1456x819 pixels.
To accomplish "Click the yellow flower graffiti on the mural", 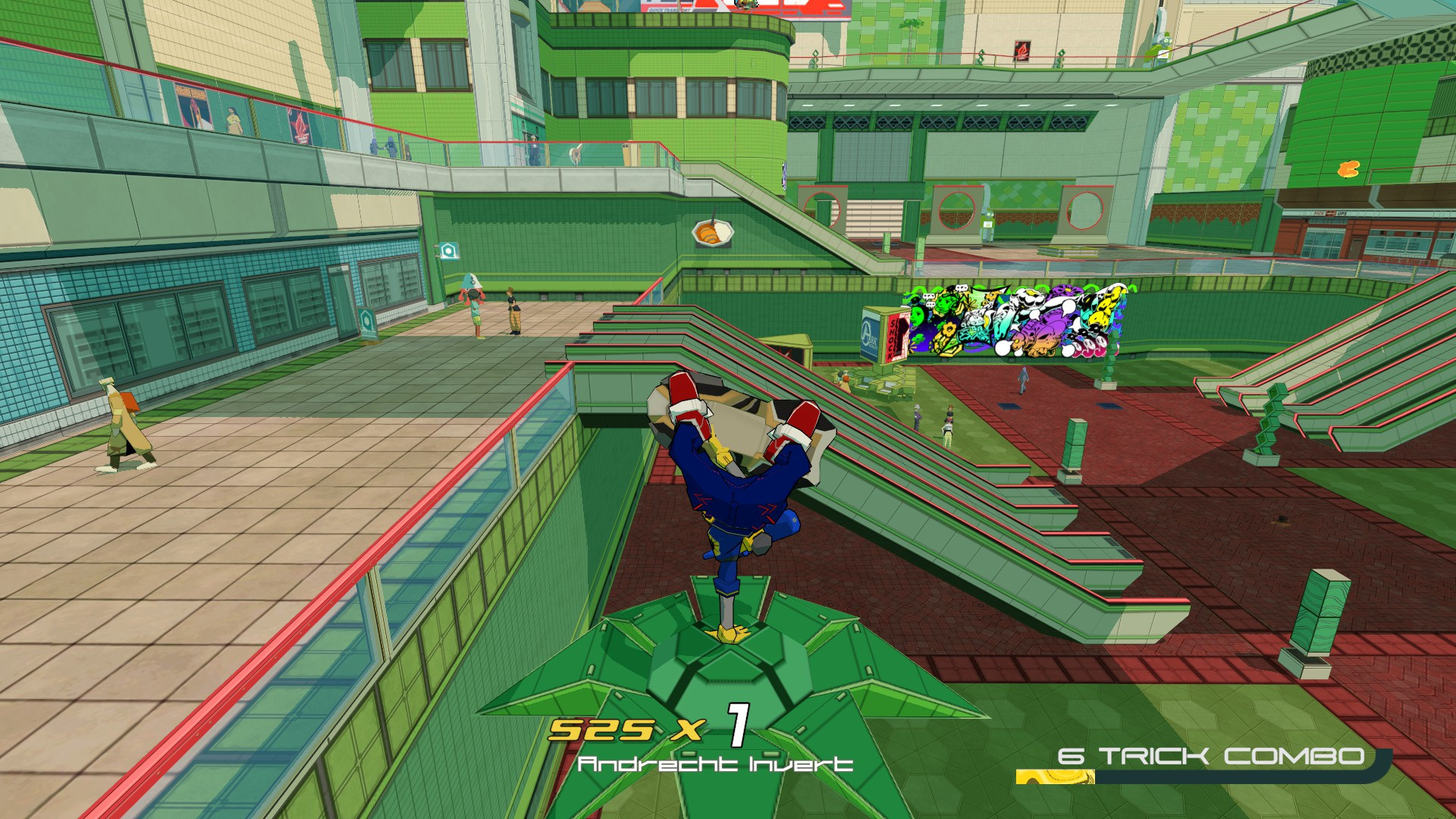I will click(x=949, y=328).
